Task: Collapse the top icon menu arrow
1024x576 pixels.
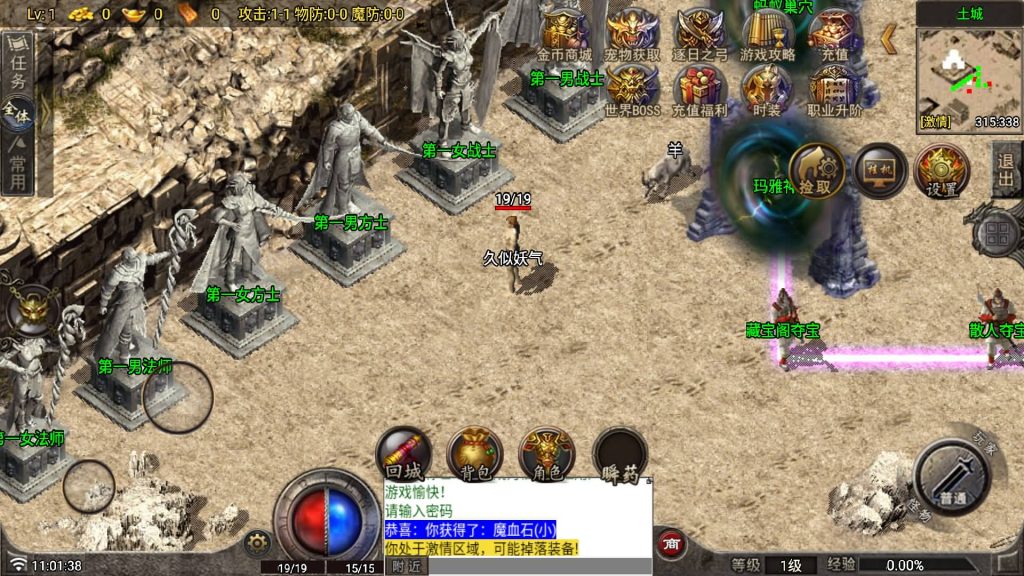Action: coord(888,39)
